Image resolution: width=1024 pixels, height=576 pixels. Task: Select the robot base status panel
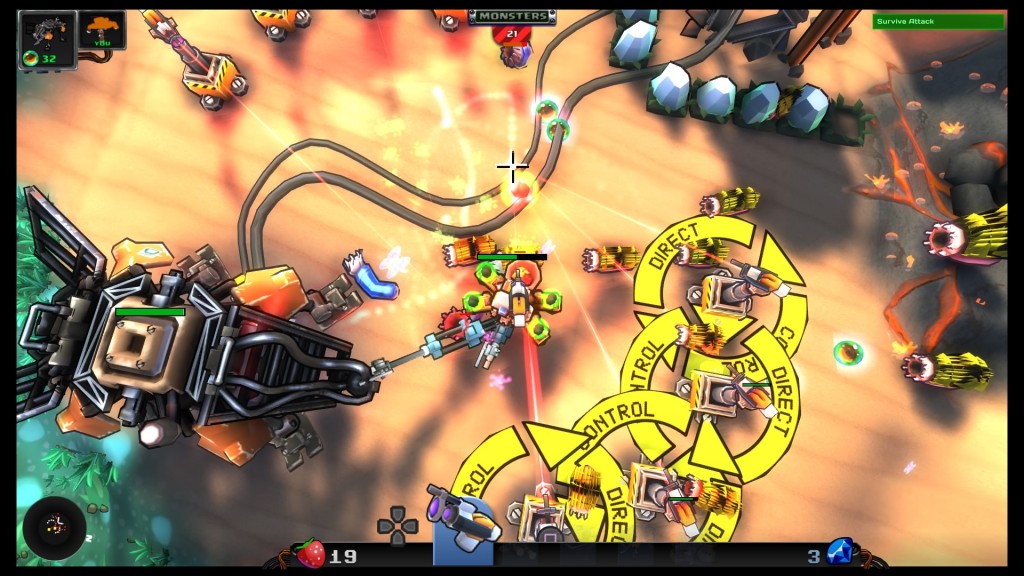[x=47, y=40]
